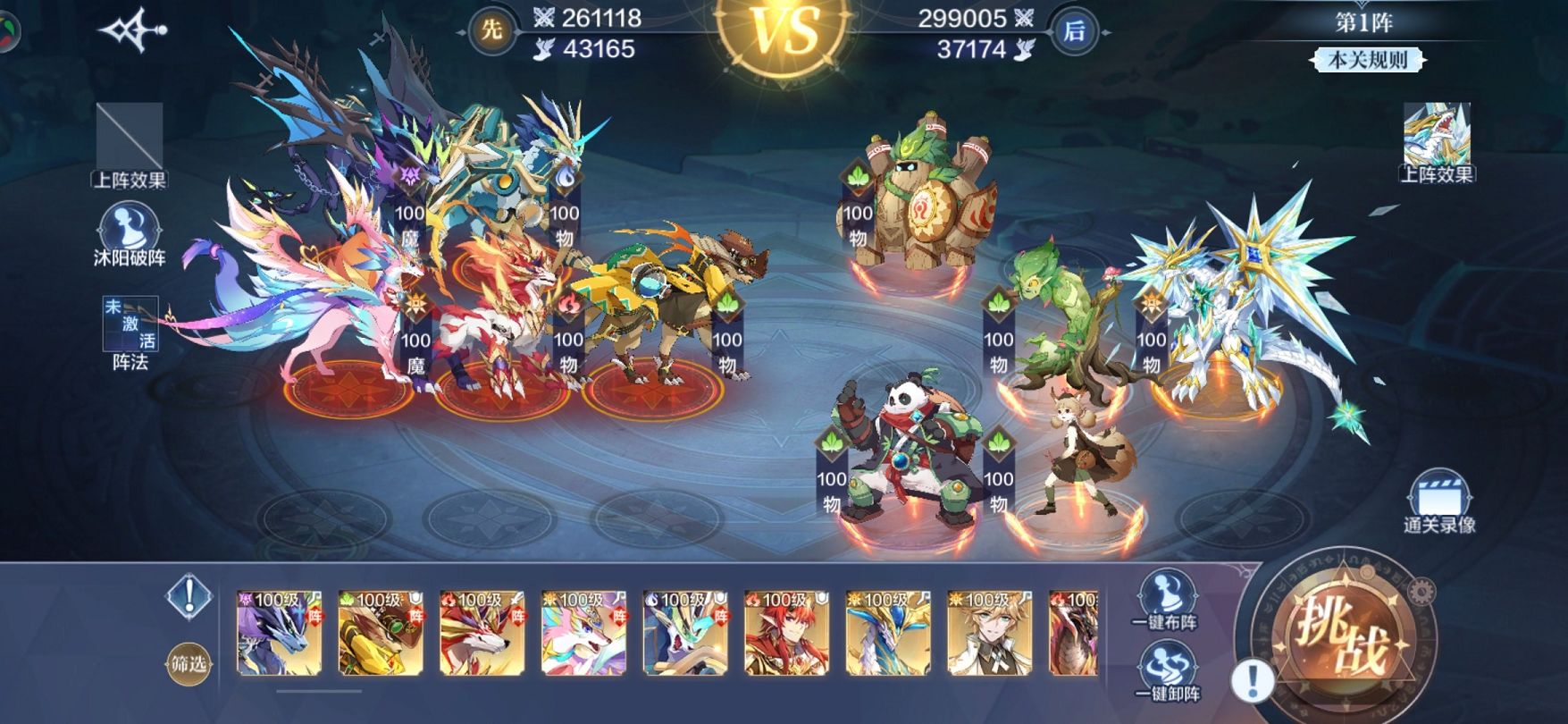Viewport: 1568px width, 724px height.
Task: Select the blond-haired hero card
Action: [x=990, y=633]
